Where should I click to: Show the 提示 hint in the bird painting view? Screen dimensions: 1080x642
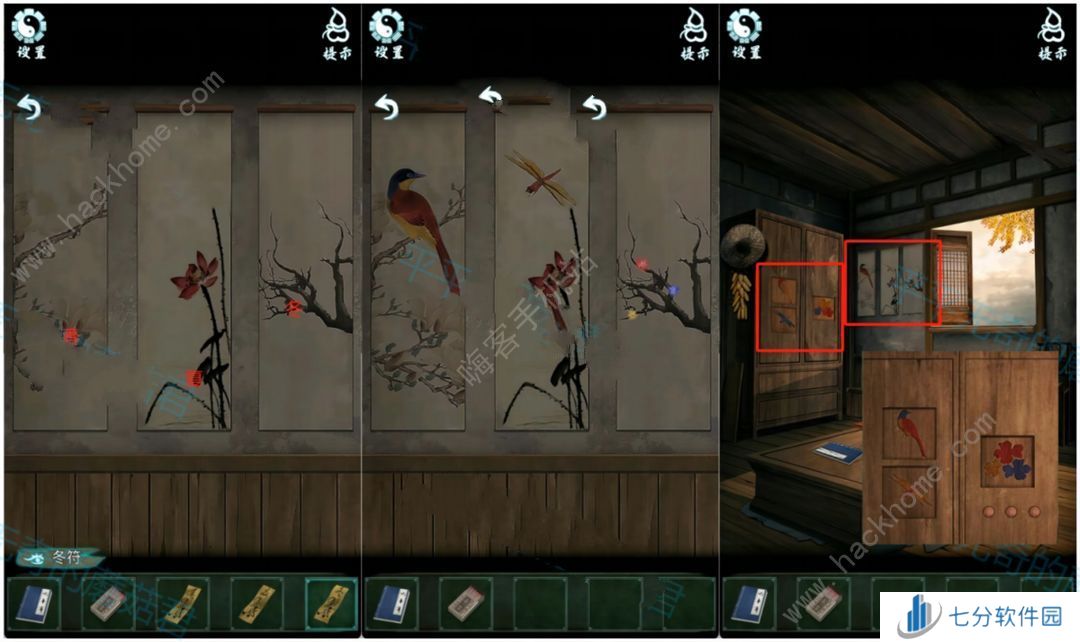(x=696, y=33)
